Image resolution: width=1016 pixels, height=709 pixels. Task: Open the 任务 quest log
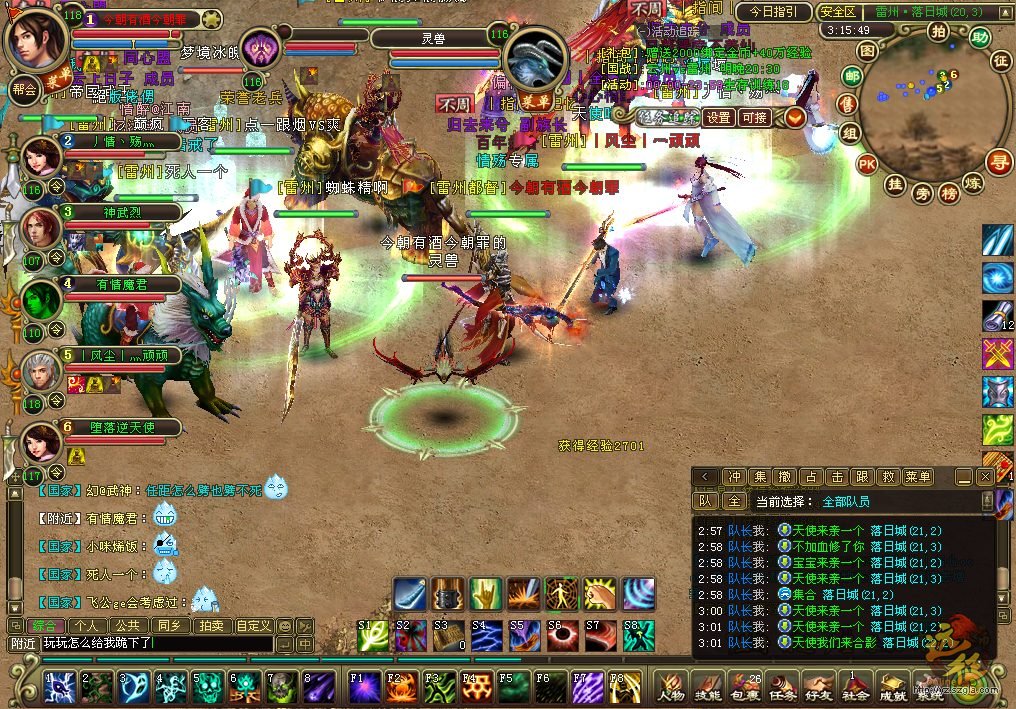782,687
